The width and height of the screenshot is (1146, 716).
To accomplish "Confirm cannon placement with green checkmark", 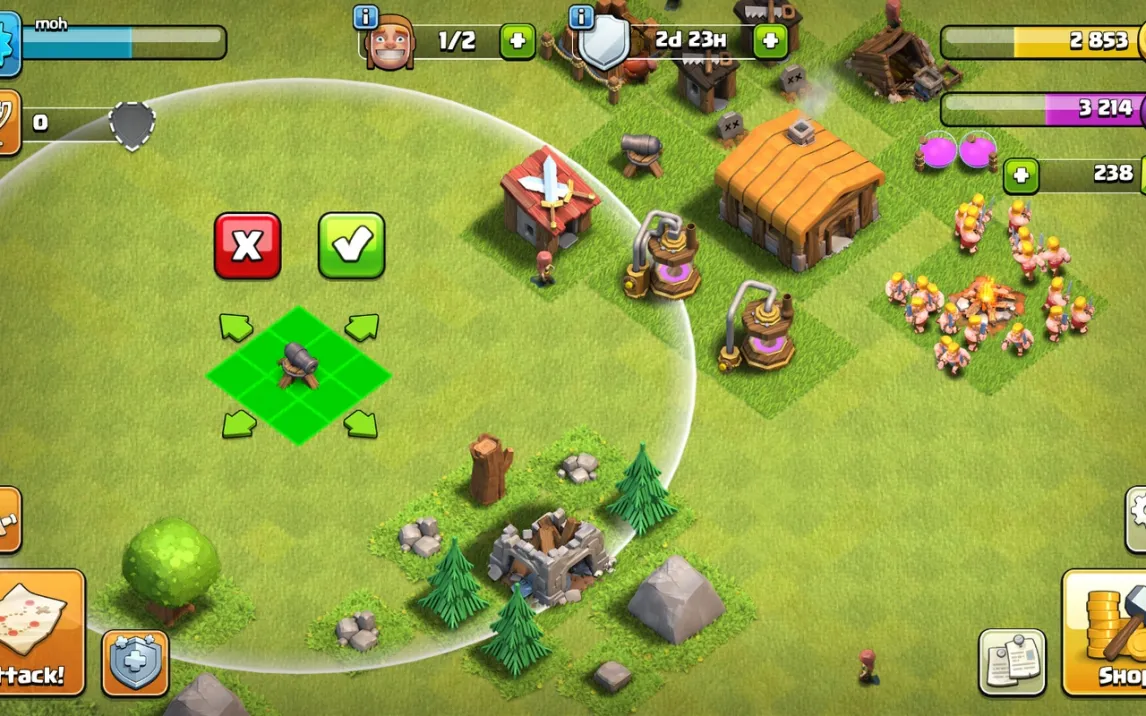I will pos(351,245).
